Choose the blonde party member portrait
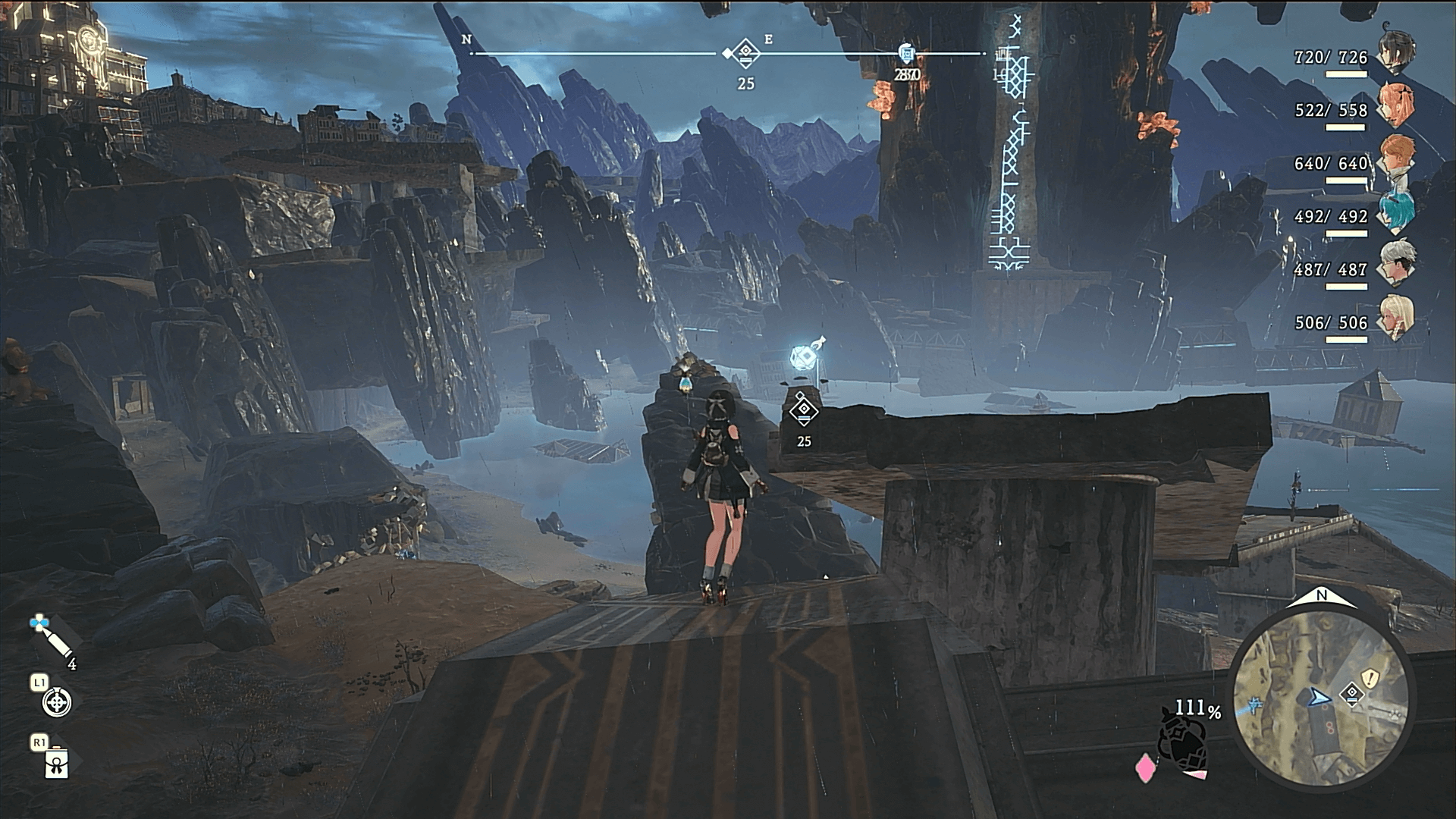Screen dimensions: 1456x819 click(1396, 318)
